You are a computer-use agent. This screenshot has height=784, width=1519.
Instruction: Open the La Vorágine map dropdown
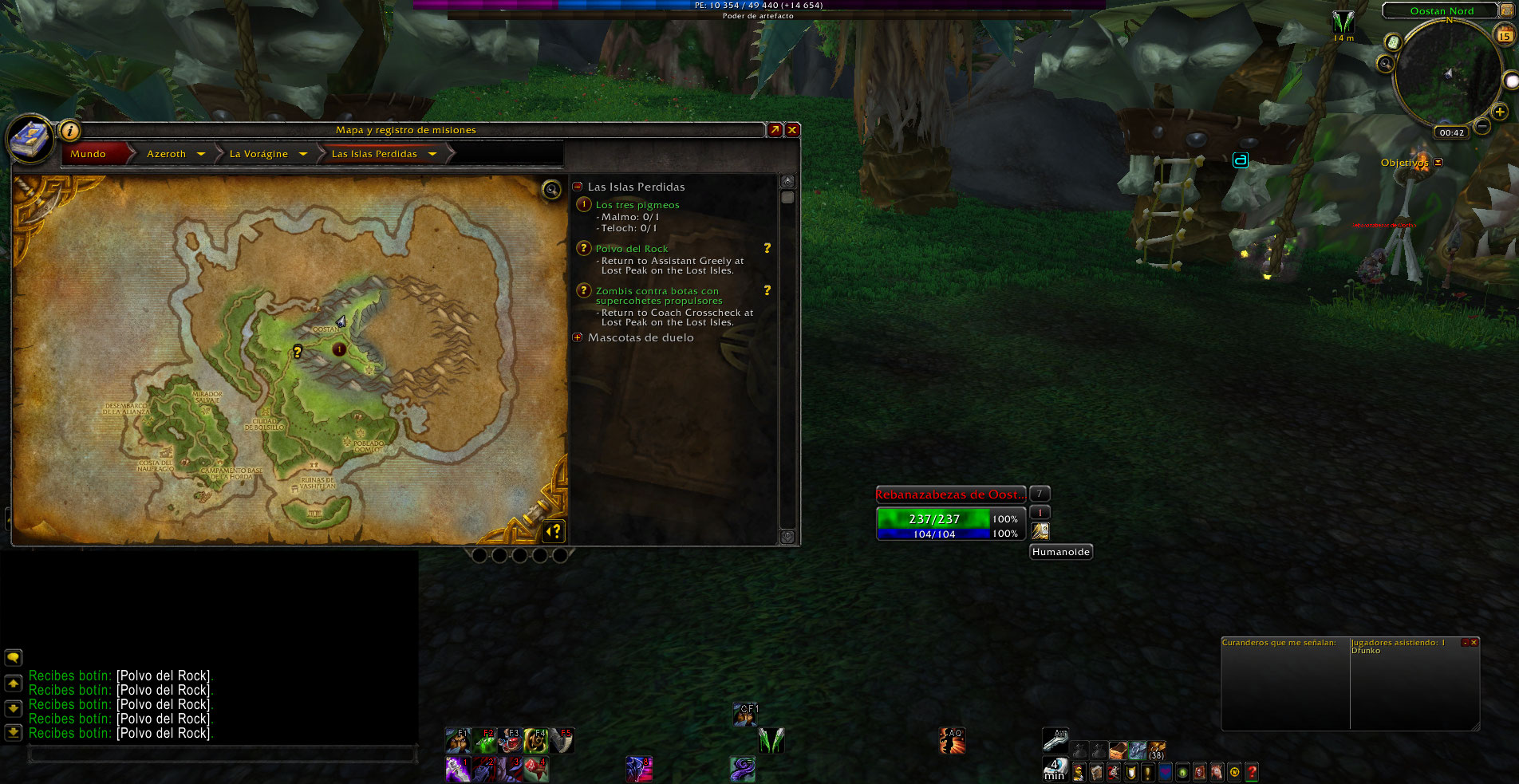[x=303, y=154]
